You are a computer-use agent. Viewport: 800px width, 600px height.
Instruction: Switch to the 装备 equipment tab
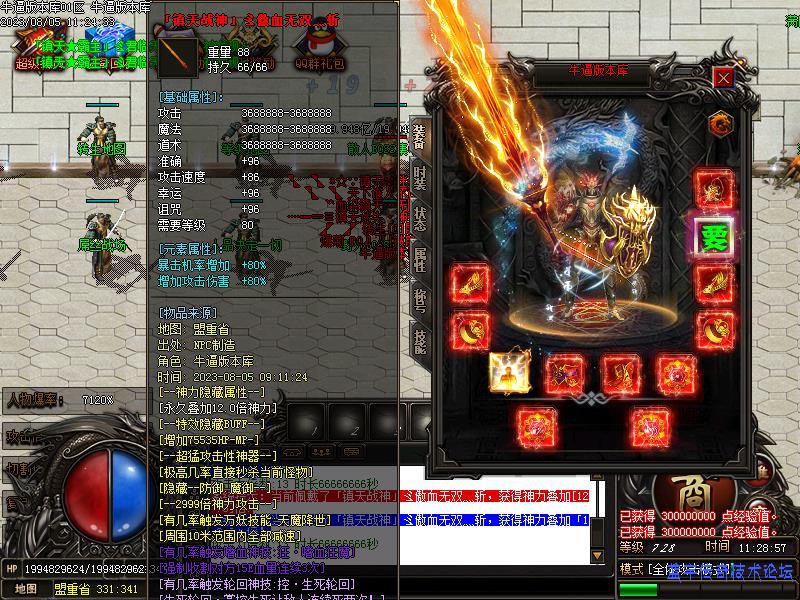coord(419,136)
